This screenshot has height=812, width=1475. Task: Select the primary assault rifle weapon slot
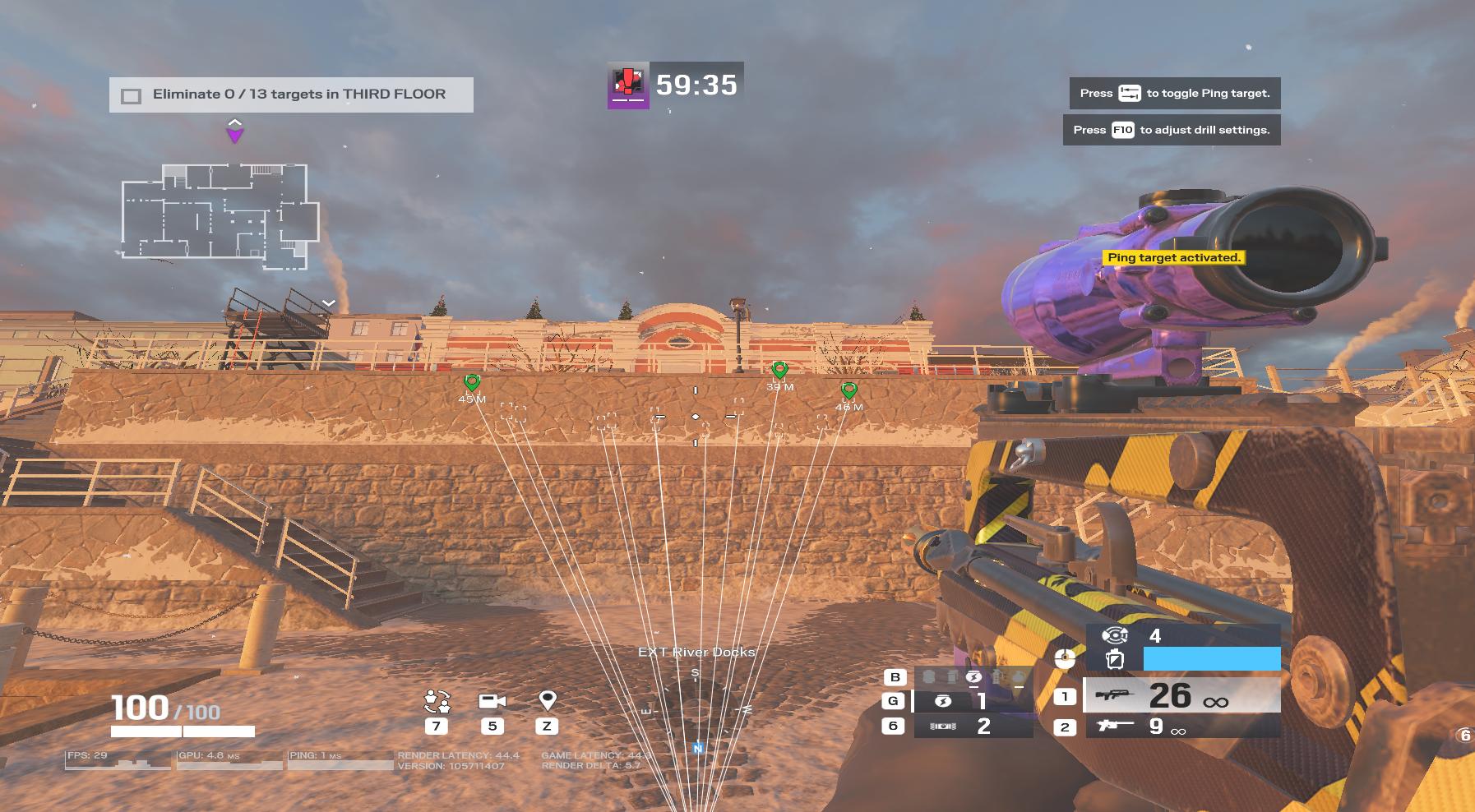pos(1181,696)
